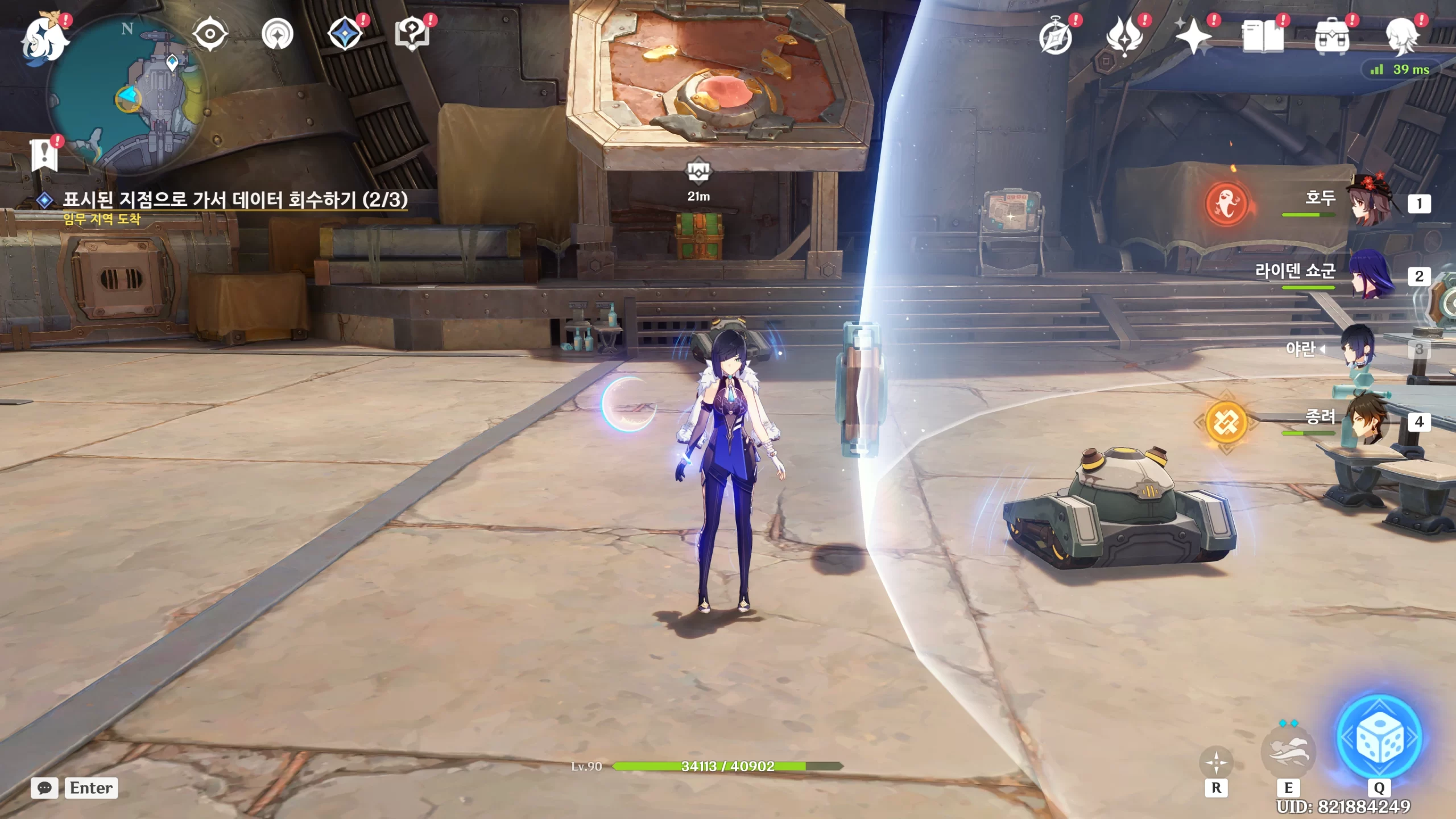Open the Paimon main menu
This screenshot has height=819, width=1456.
(44, 38)
